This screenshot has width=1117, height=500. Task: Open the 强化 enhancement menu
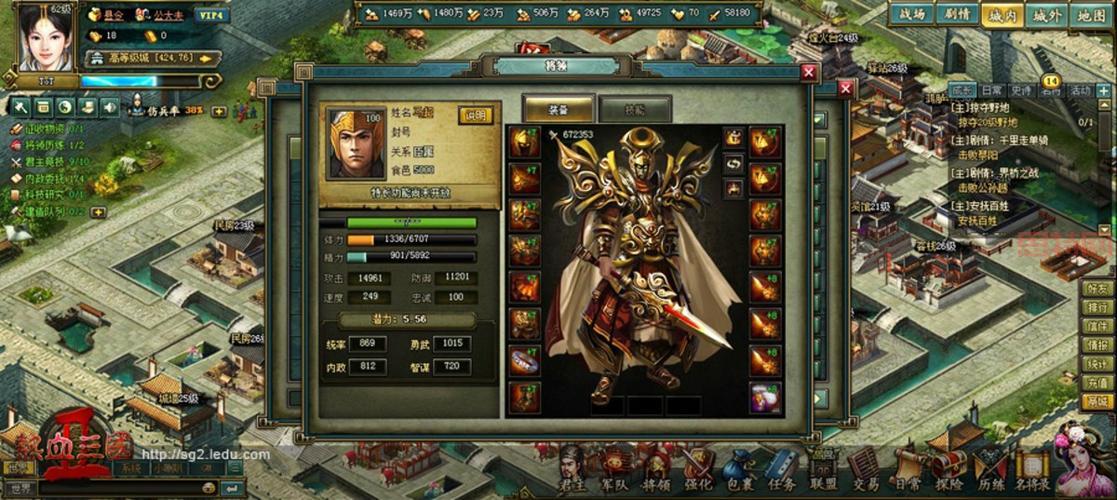tap(698, 472)
